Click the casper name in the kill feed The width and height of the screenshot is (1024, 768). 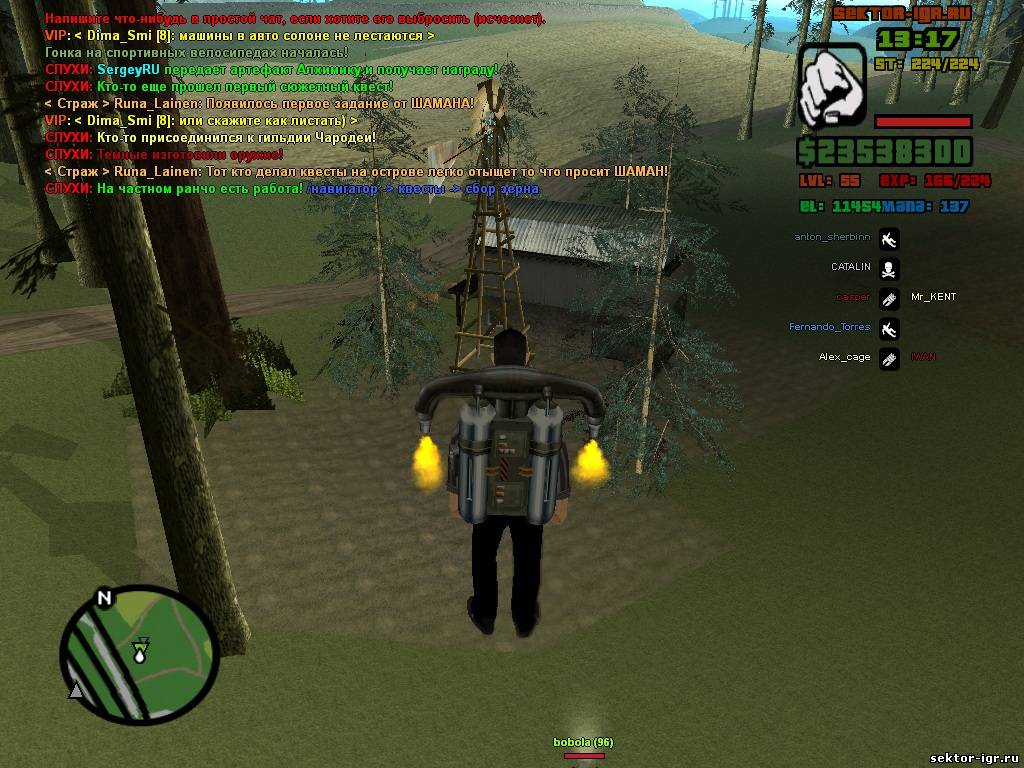(x=853, y=297)
